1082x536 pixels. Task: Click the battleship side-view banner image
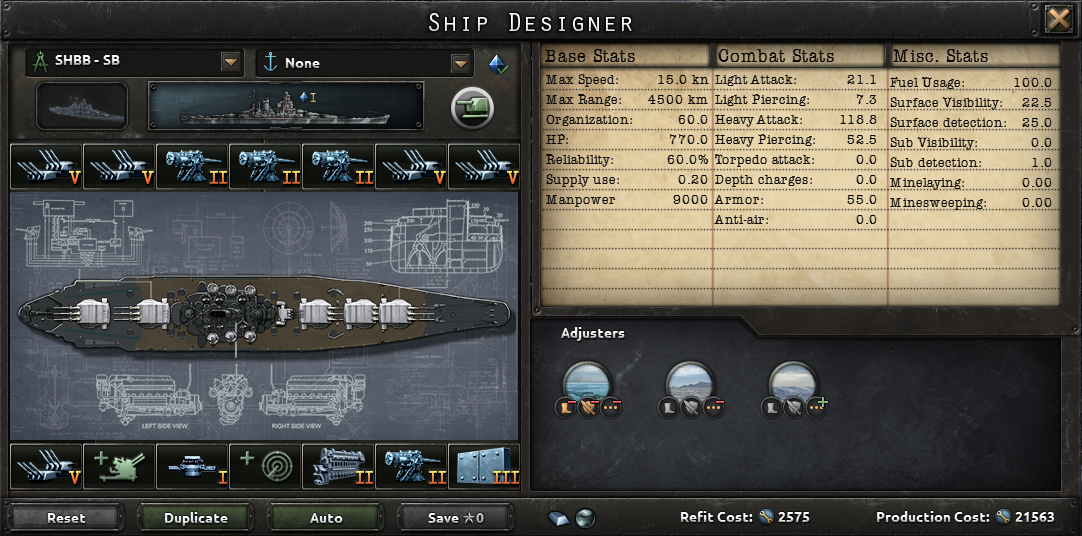[x=286, y=106]
